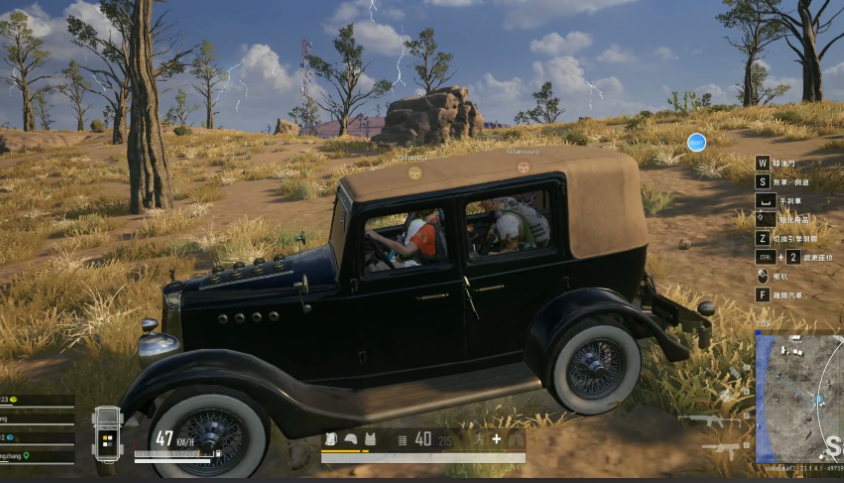The image size is (844, 483).
Task: Click the healing plus status icon
Action: click(496, 439)
